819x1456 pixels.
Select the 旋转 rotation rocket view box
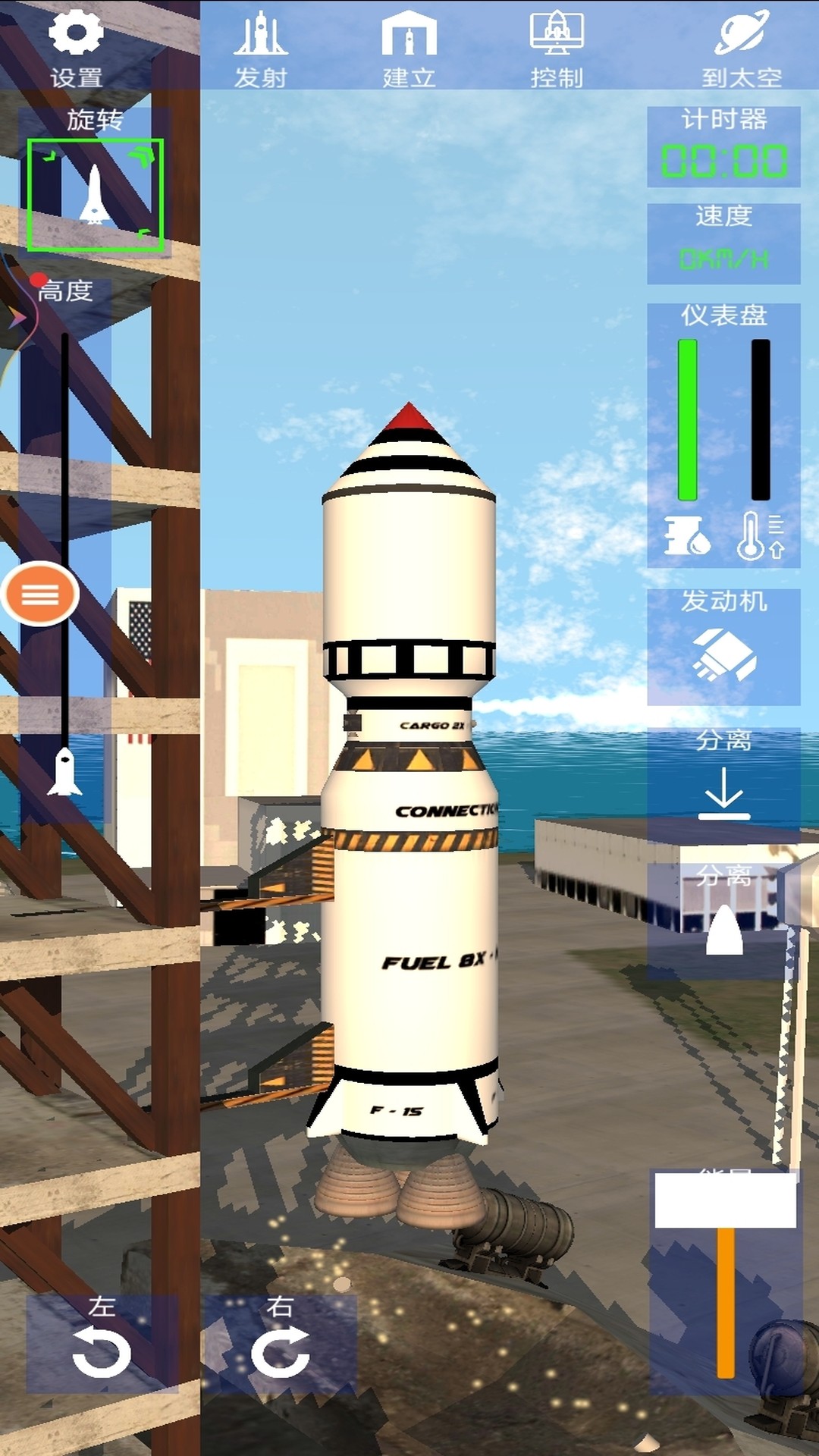click(96, 195)
